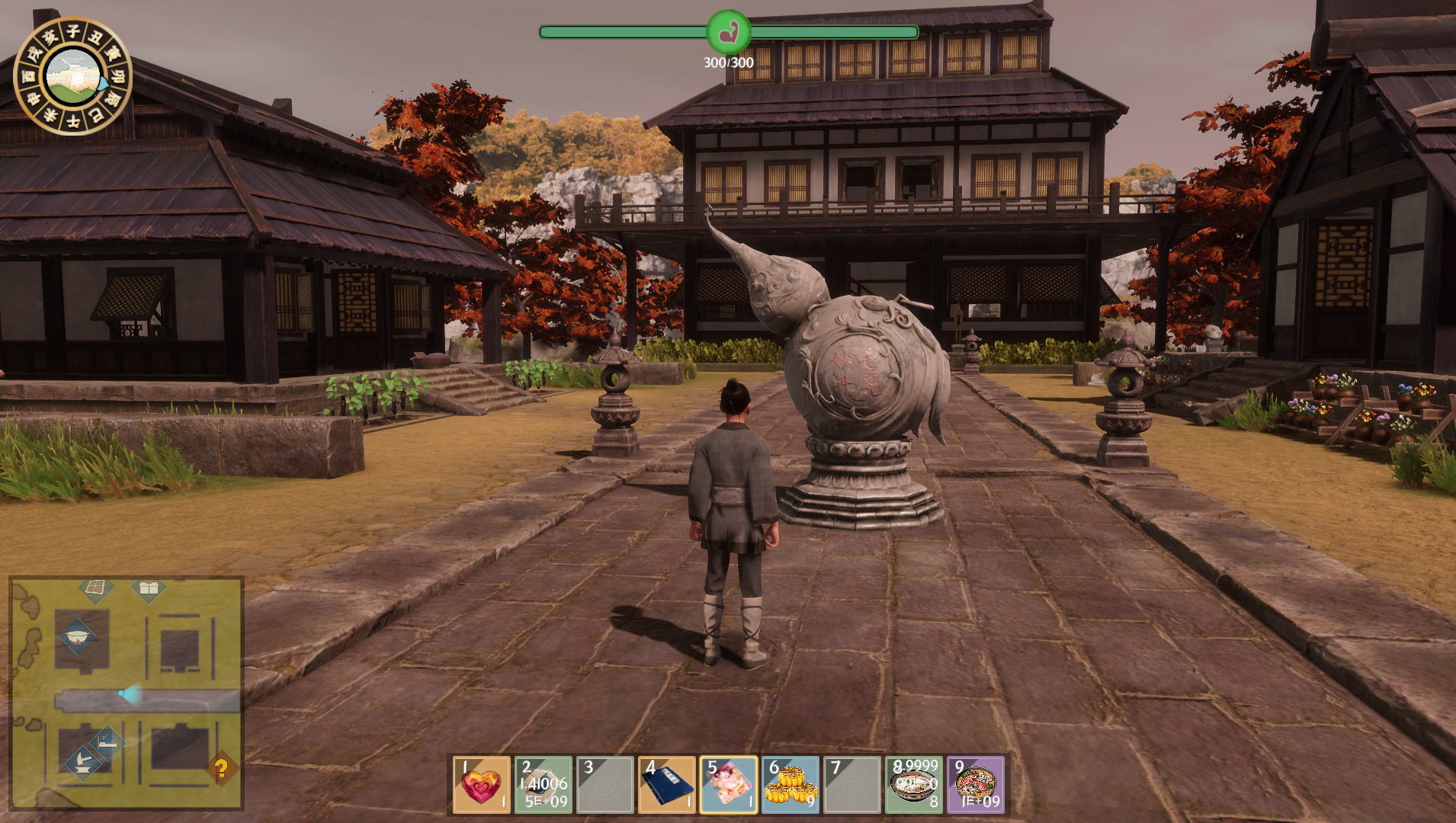Select the illustrated portrait book slot

tap(728, 785)
